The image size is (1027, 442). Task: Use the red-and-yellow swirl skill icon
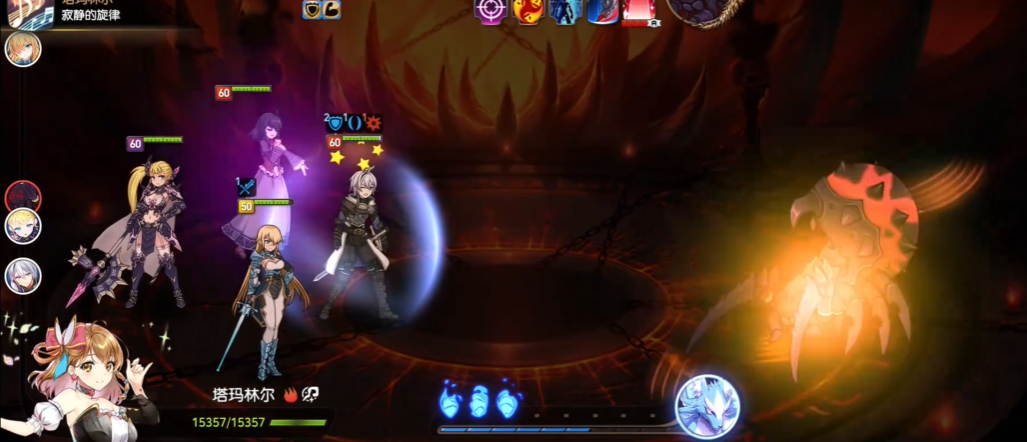pyautogui.click(x=527, y=9)
